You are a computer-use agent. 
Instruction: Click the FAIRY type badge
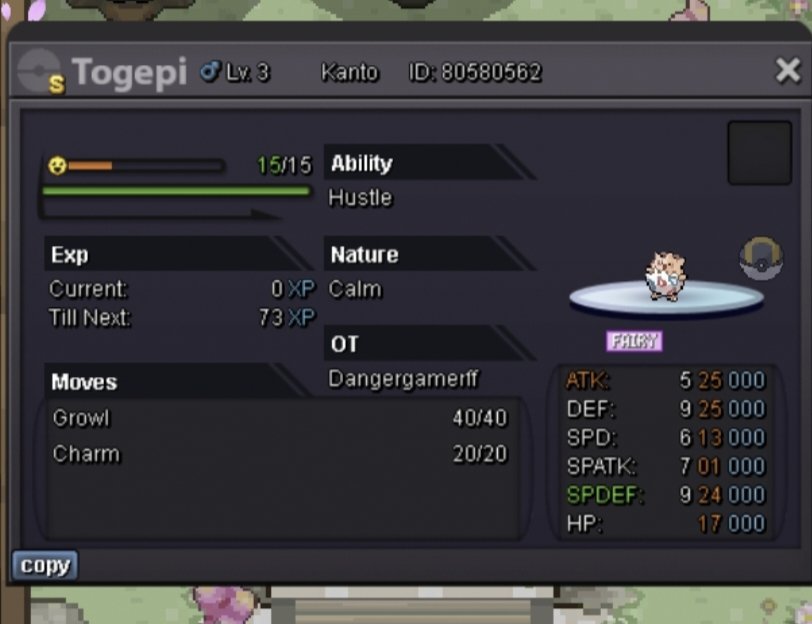click(x=634, y=342)
